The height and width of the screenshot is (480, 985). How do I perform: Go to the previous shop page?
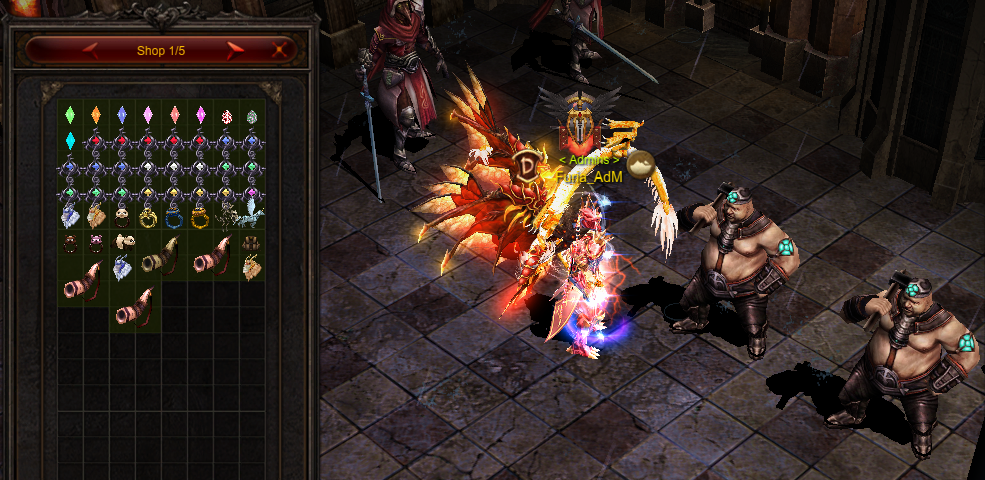[90, 48]
